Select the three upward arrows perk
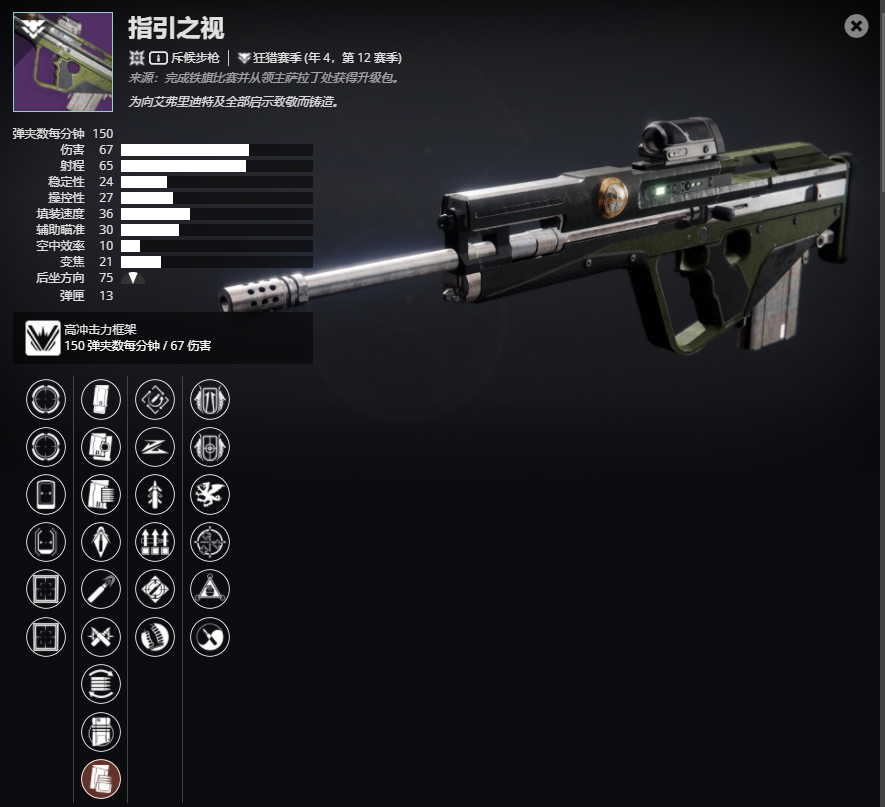 (155, 541)
